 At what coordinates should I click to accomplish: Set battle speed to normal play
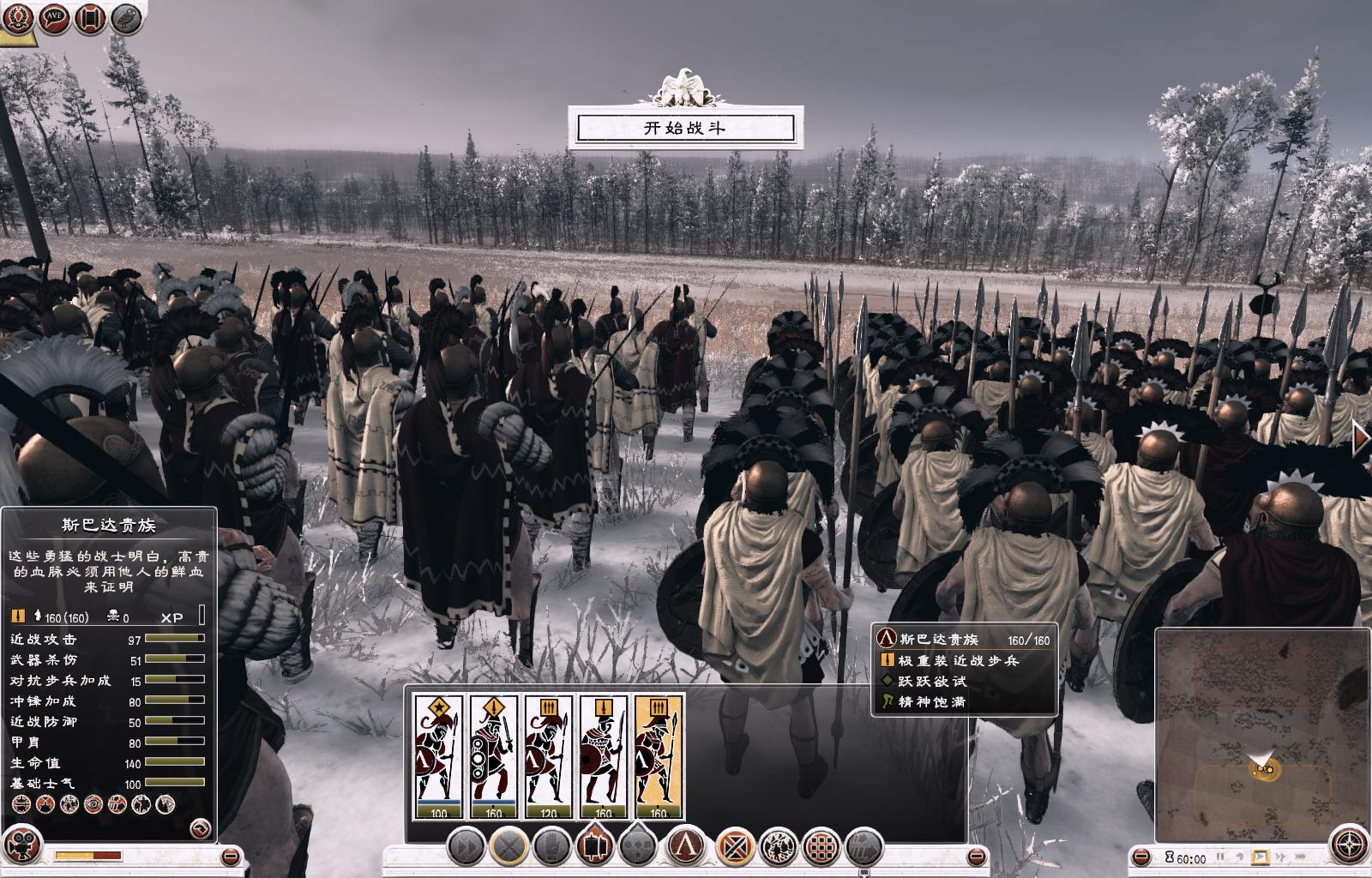coord(1260,857)
